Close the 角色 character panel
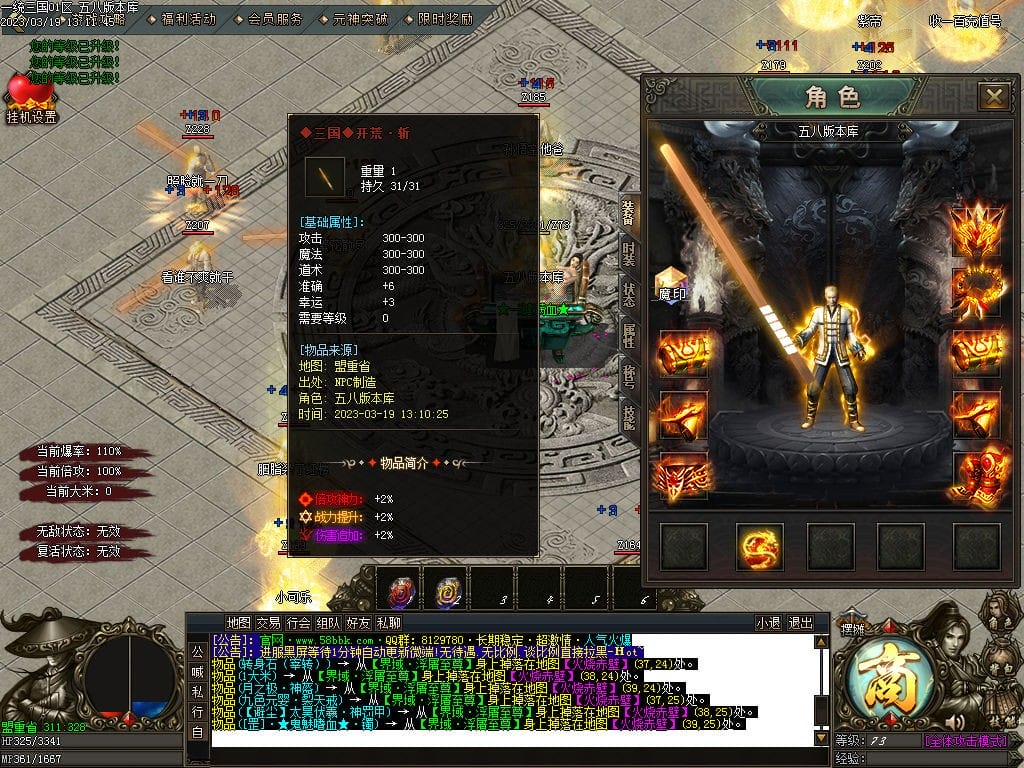1024x768 pixels. click(x=993, y=96)
